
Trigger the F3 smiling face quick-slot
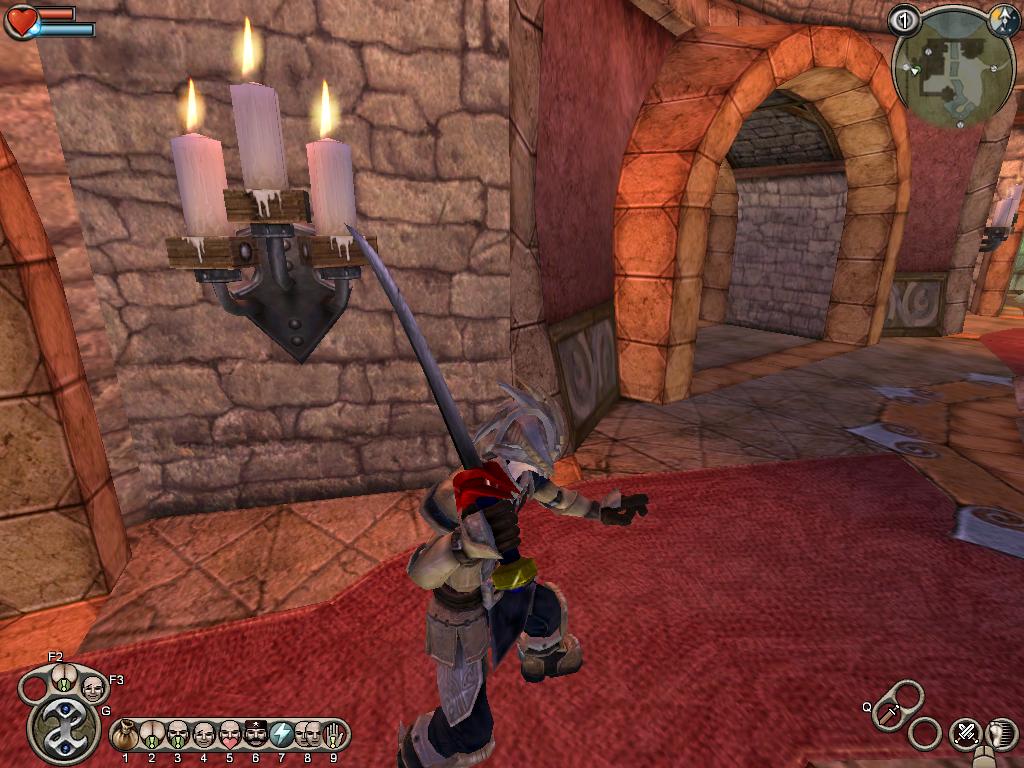92,687
